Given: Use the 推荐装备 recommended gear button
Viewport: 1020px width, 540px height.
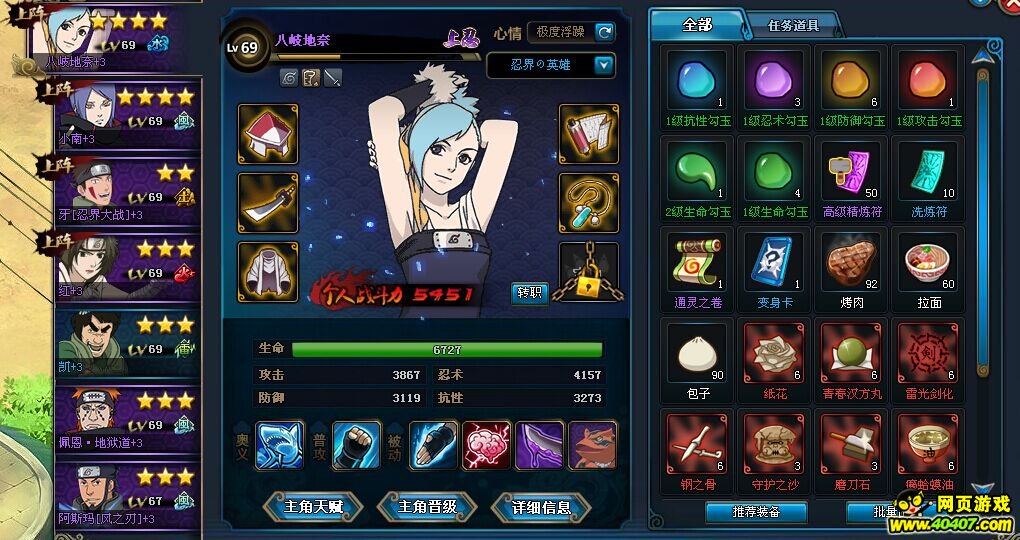Looking at the screenshot, I should [x=756, y=512].
